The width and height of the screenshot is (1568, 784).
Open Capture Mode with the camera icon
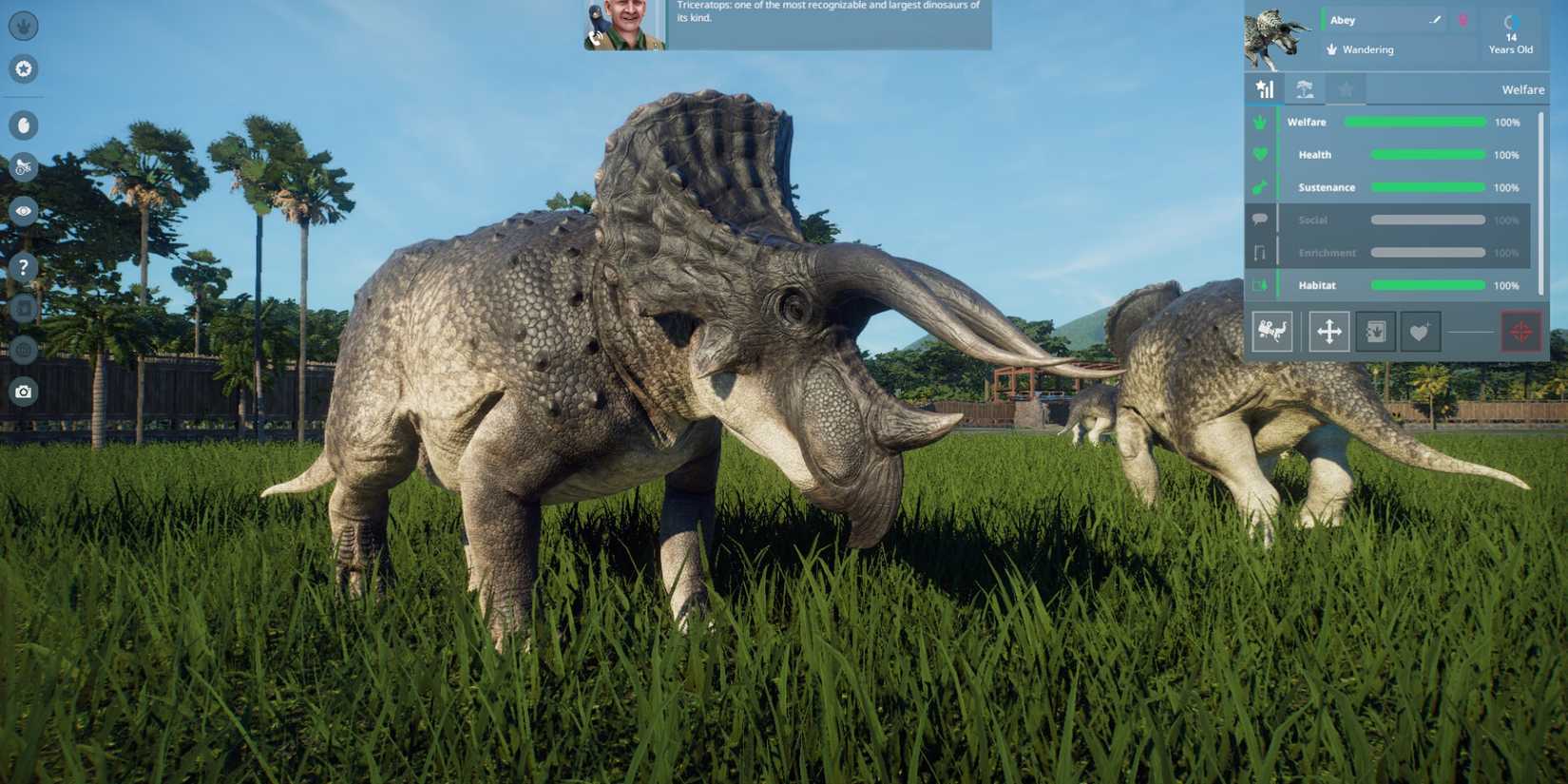tap(23, 391)
